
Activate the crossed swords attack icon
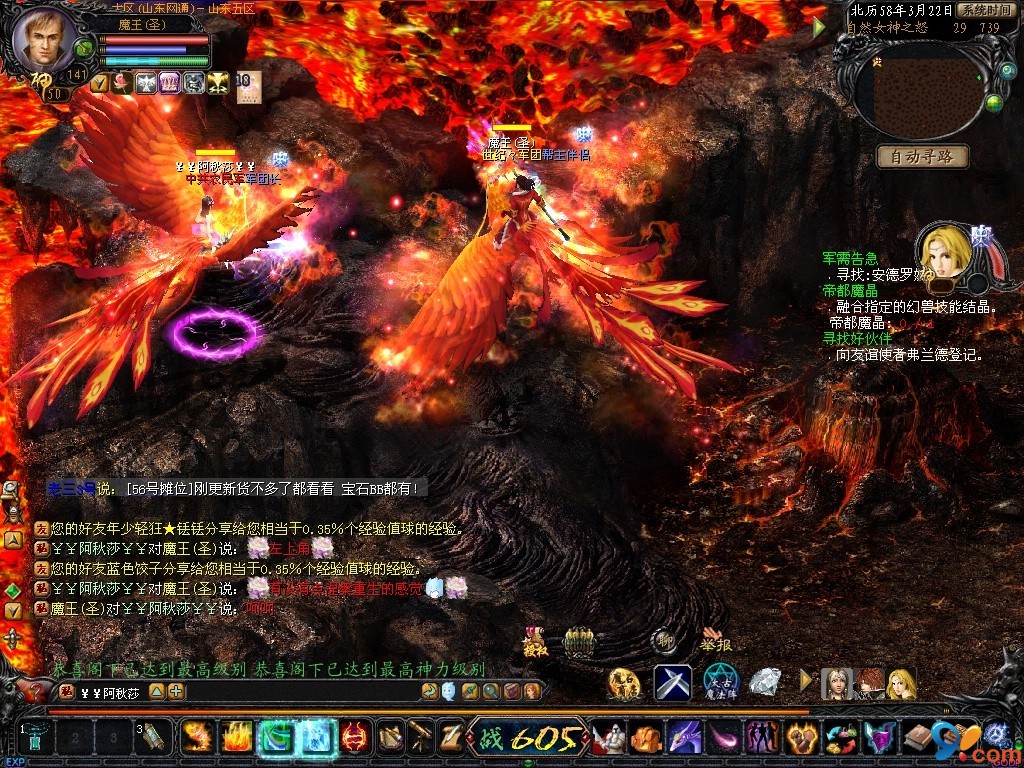click(673, 682)
